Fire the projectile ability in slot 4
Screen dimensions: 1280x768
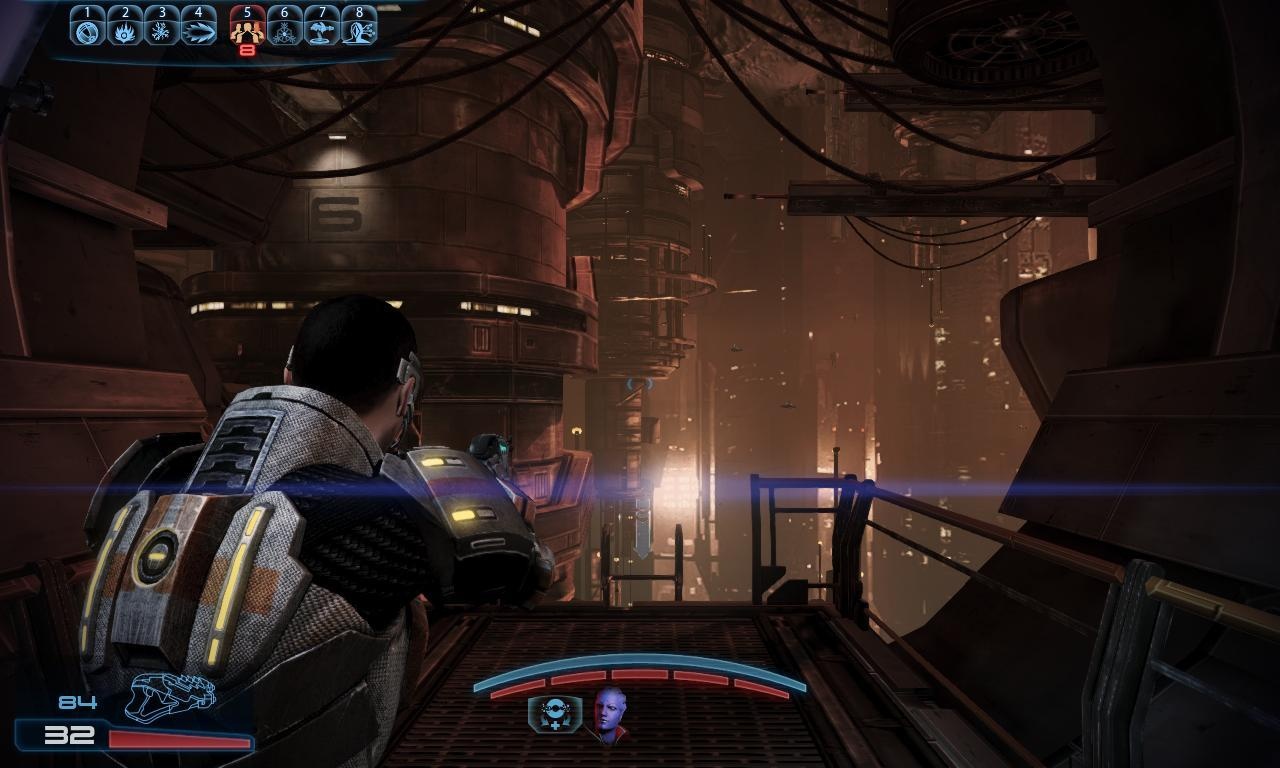(x=199, y=29)
